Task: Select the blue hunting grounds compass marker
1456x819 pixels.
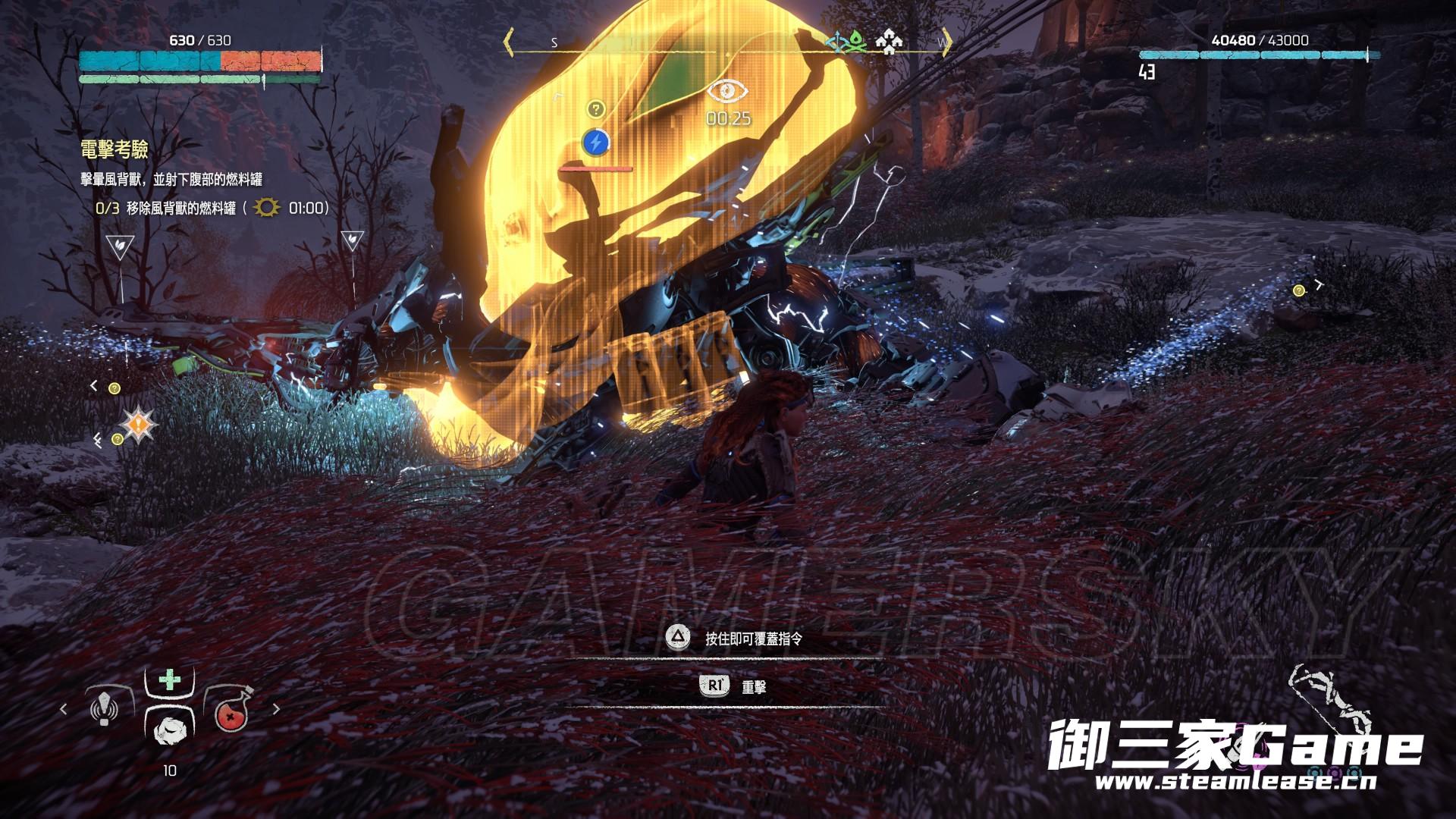Action: pyautogui.click(x=836, y=42)
